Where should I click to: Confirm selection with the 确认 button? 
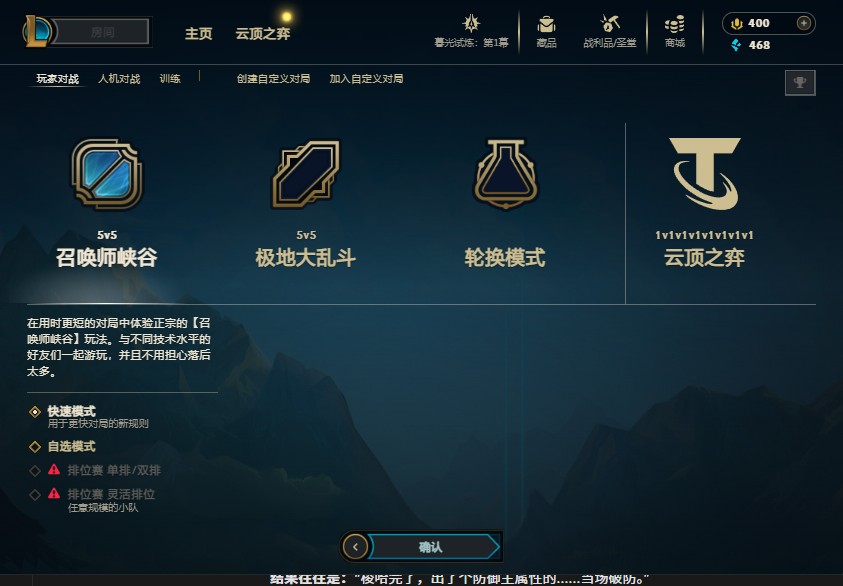tap(431, 547)
